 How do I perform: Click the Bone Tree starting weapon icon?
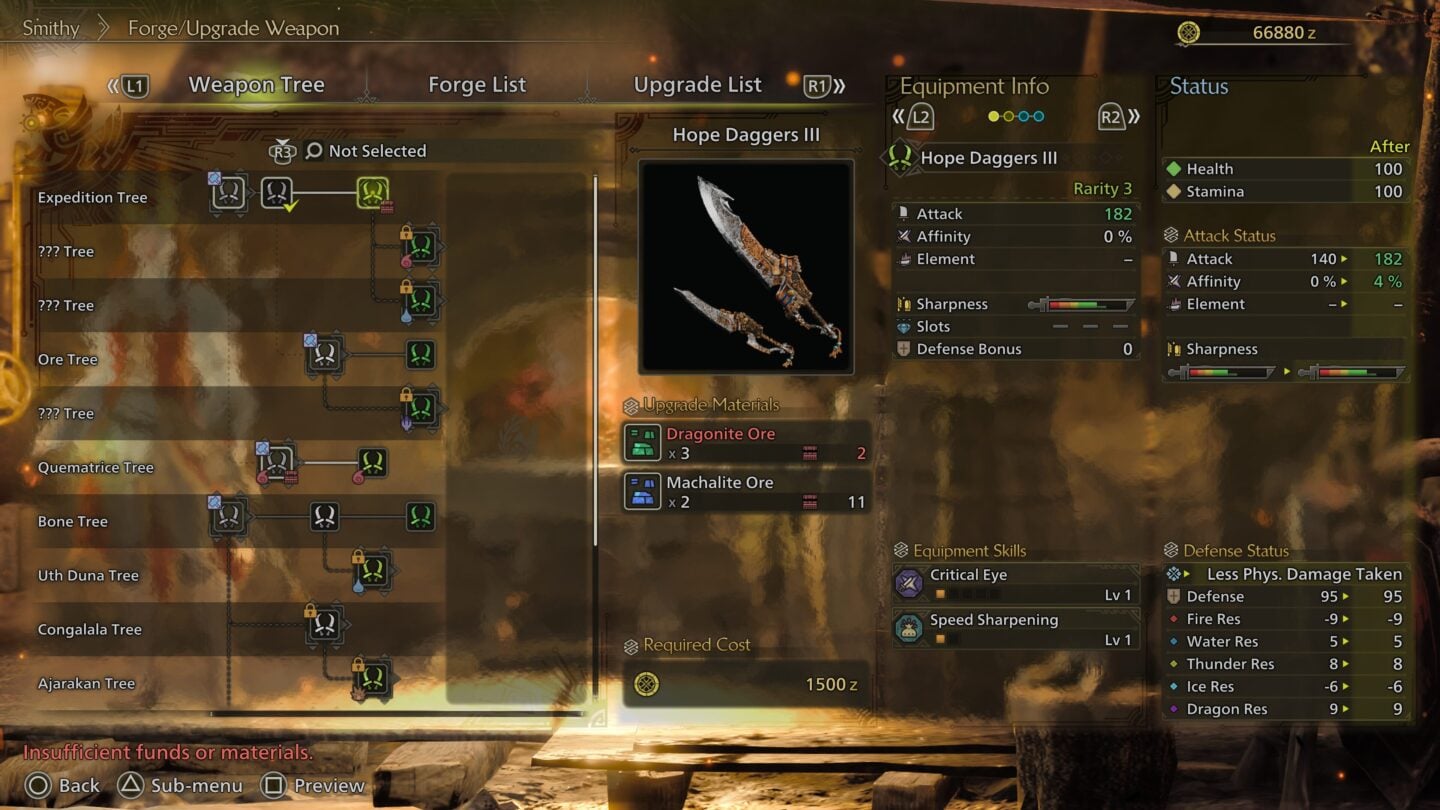pos(230,516)
